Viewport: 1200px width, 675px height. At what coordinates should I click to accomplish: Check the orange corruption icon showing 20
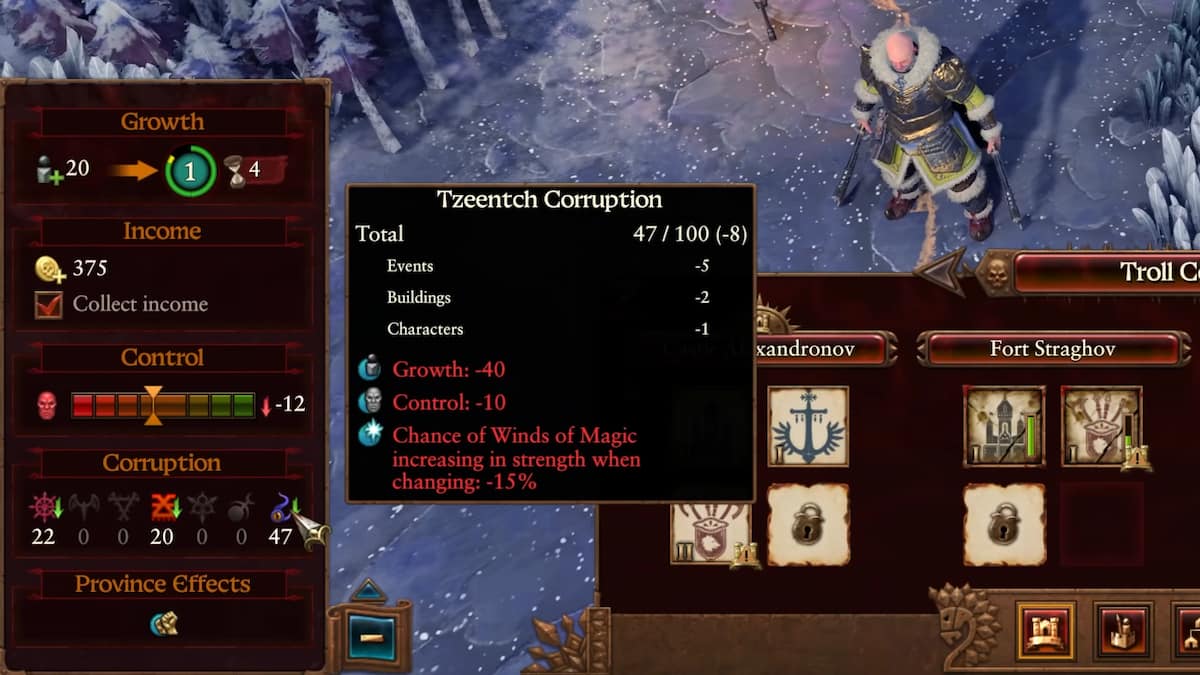tap(162, 509)
